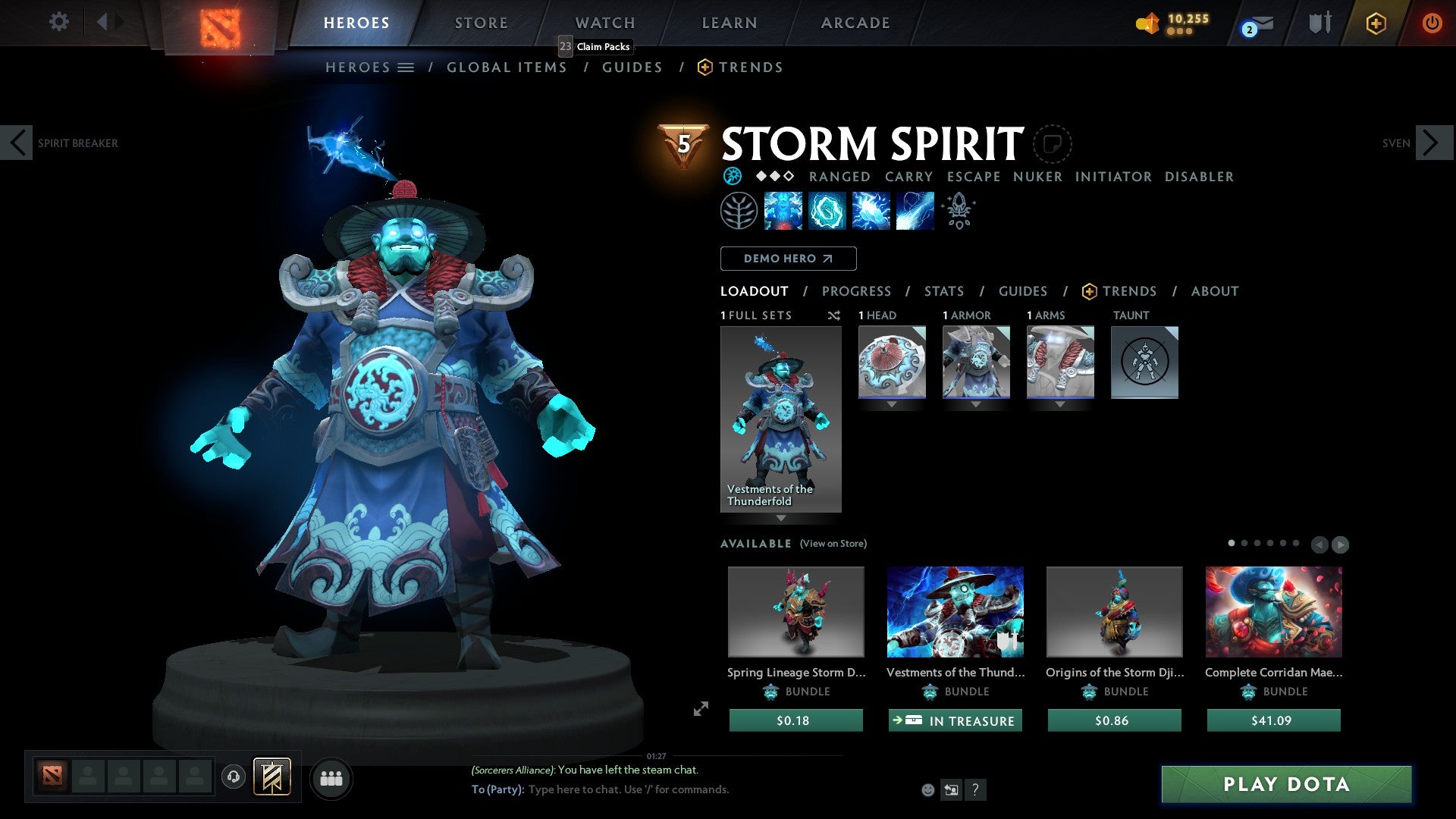Click the armory shield and sword icon
Screen dimensions: 1456x819
1319,23
